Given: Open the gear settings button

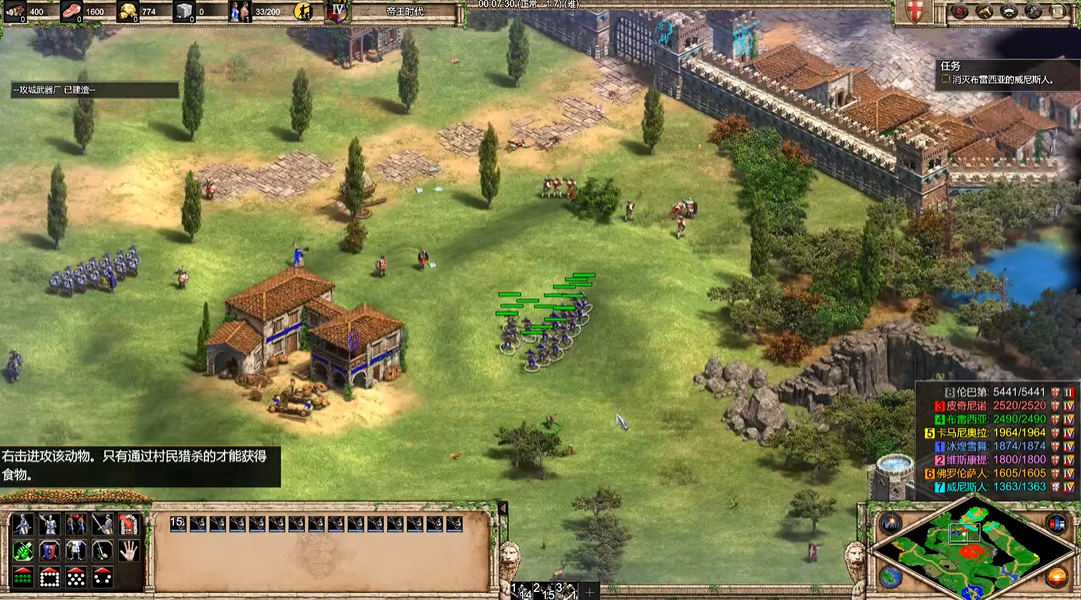Looking at the screenshot, I should (1034, 11).
